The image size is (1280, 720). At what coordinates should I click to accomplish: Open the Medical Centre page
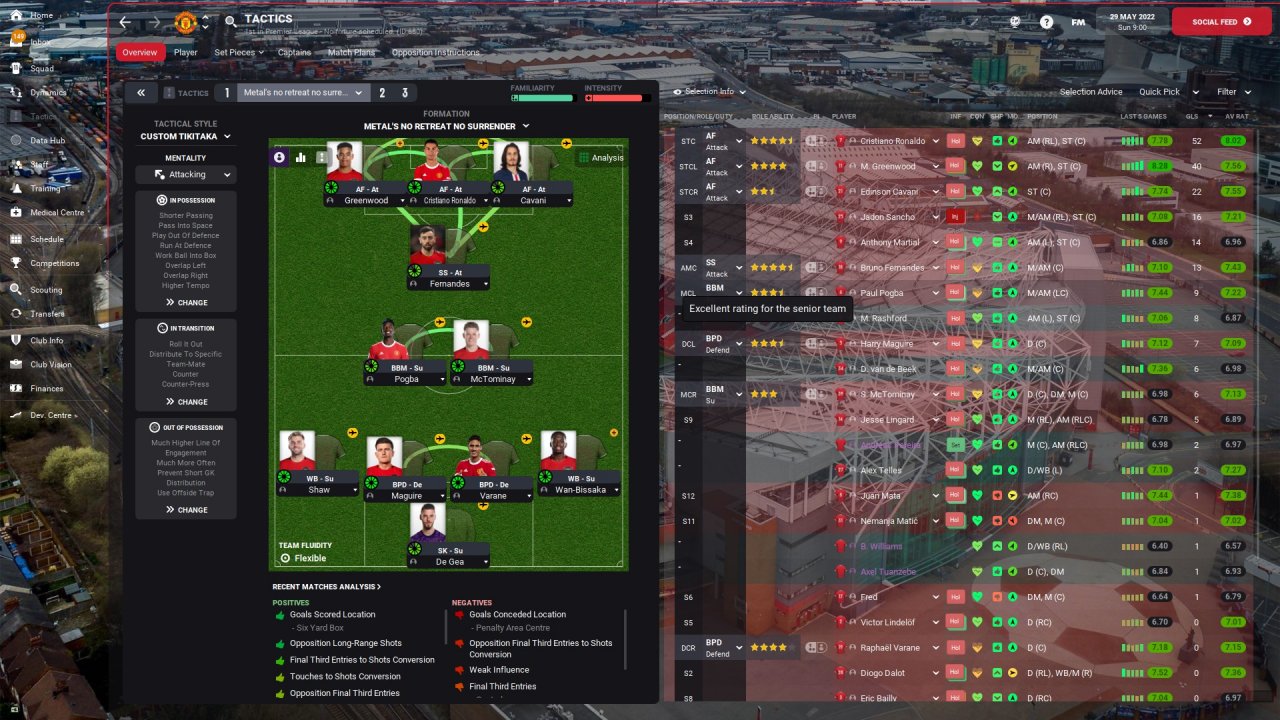point(56,212)
